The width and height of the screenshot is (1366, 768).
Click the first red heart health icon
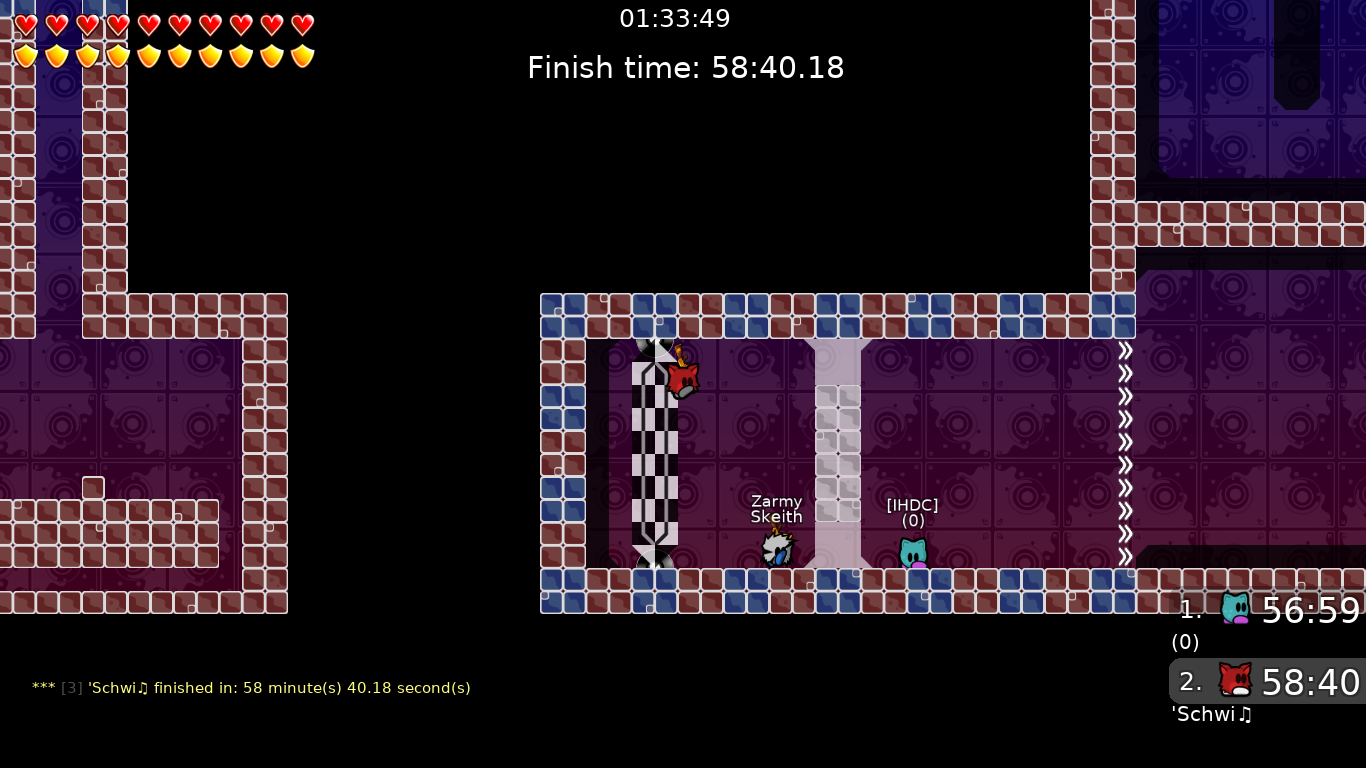(x=26, y=23)
